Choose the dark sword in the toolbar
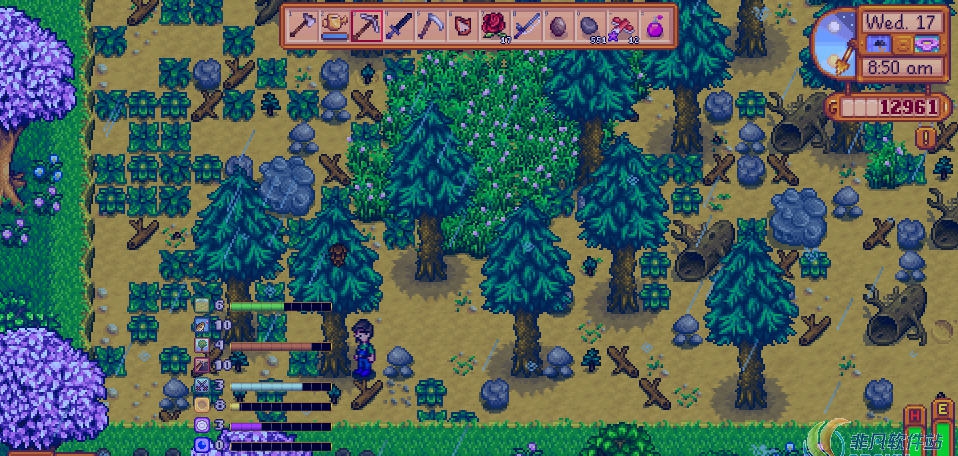958x456 pixels. click(x=399, y=24)
